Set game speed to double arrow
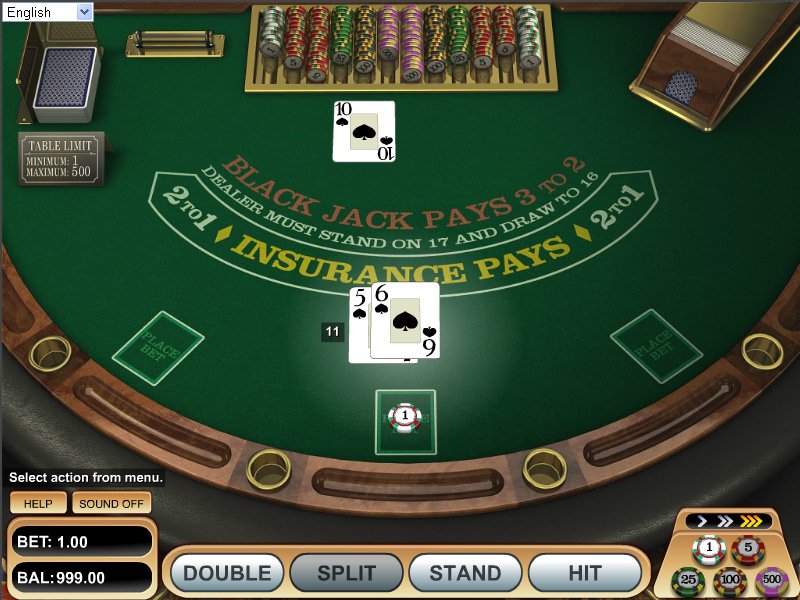This screenshot has height=600, width=800. (726, 521)
